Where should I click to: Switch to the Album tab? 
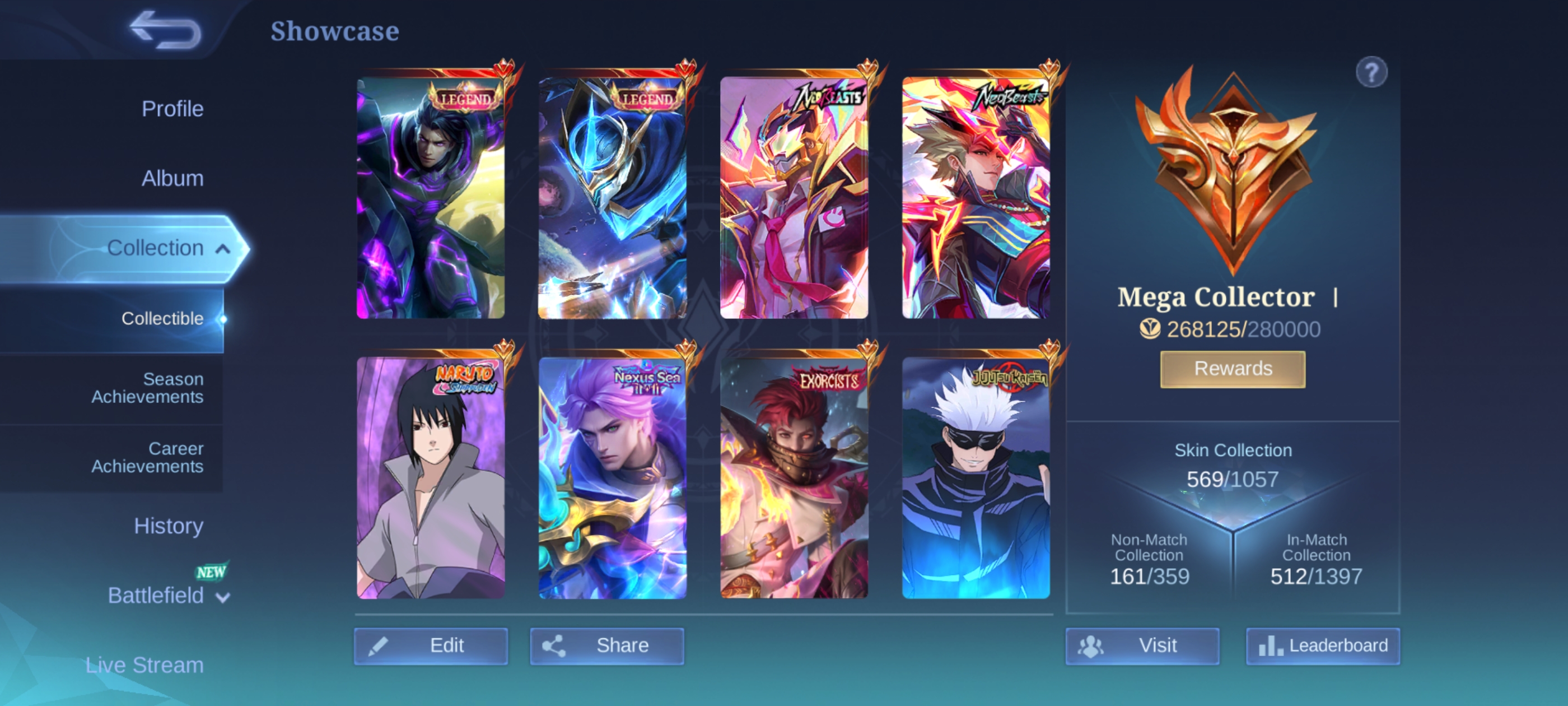tap(172, 179)
